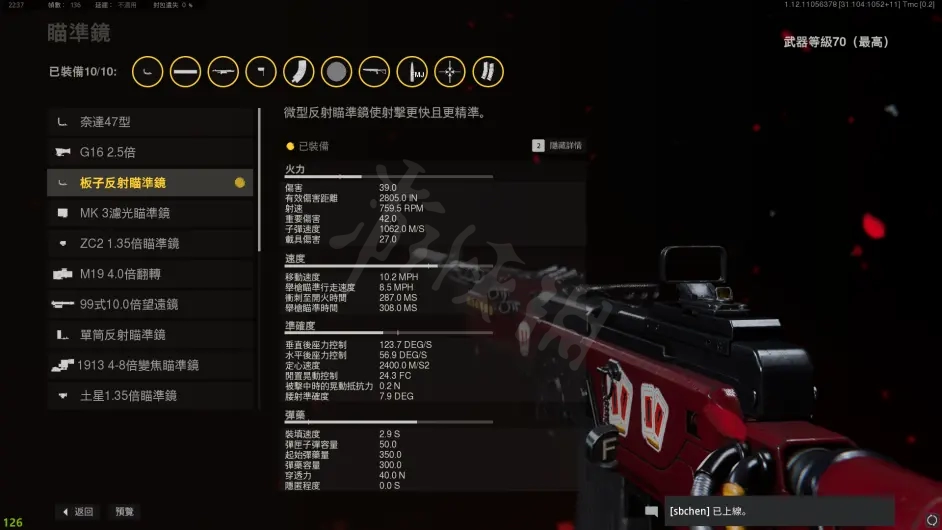Pick the 1913 4-8倍變焦瞄準鏡 scope
Screen dimensions: 942x530
click(x=150, y=365)
